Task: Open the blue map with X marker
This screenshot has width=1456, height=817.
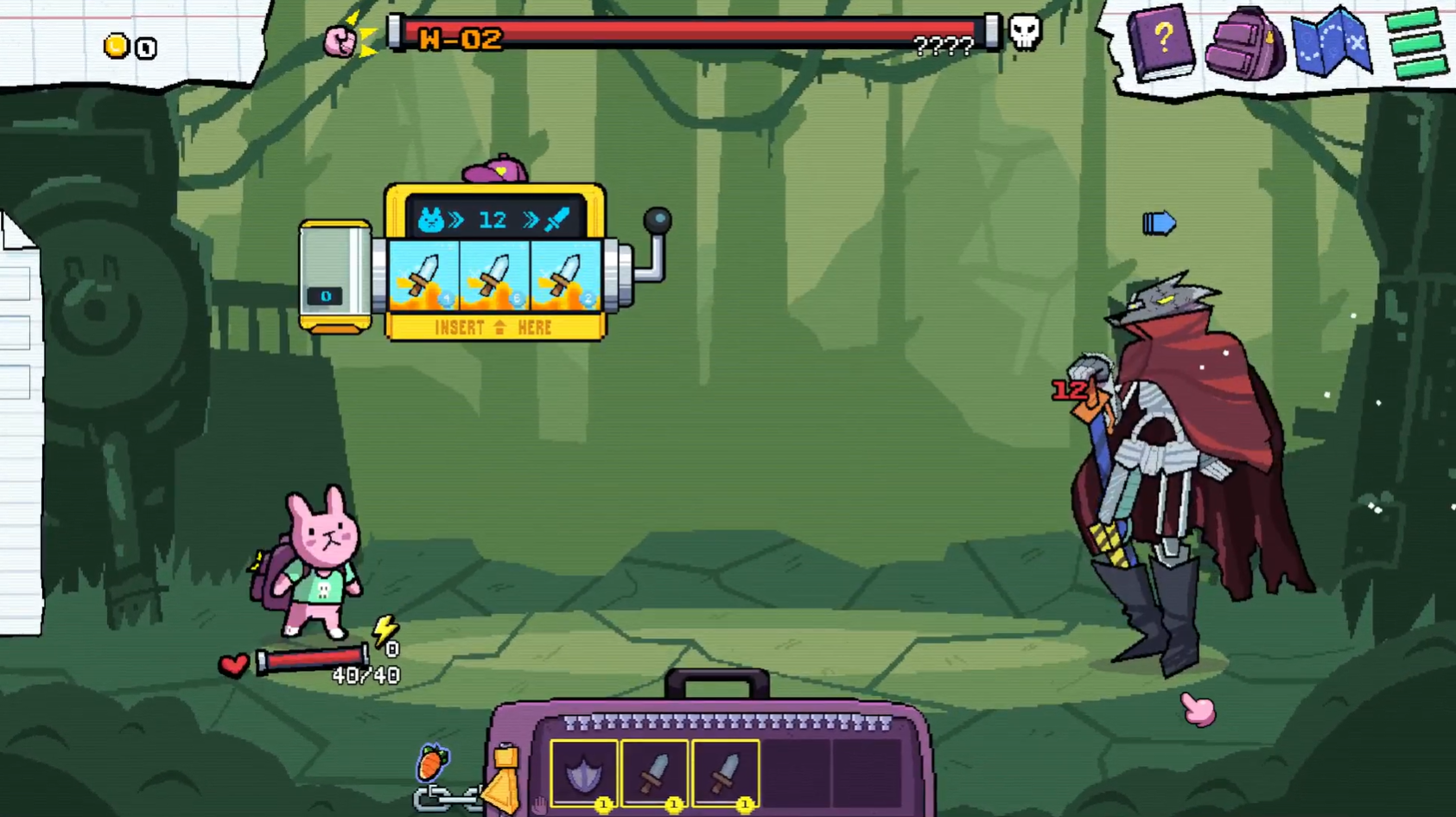Action: 1332,45
